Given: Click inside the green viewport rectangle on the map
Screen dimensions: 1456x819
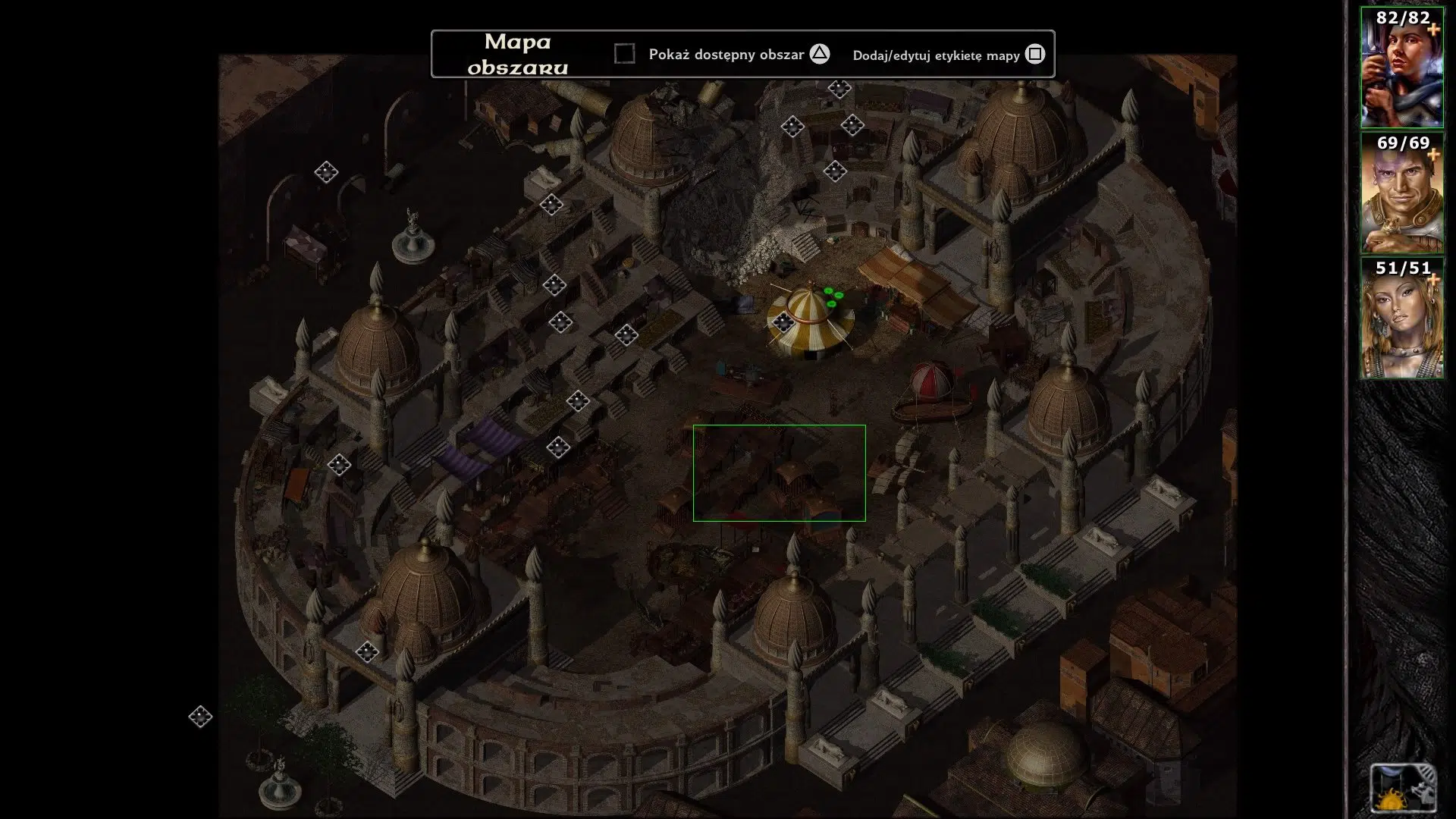Looking at the screenshot, I should [x=779, y=472].
